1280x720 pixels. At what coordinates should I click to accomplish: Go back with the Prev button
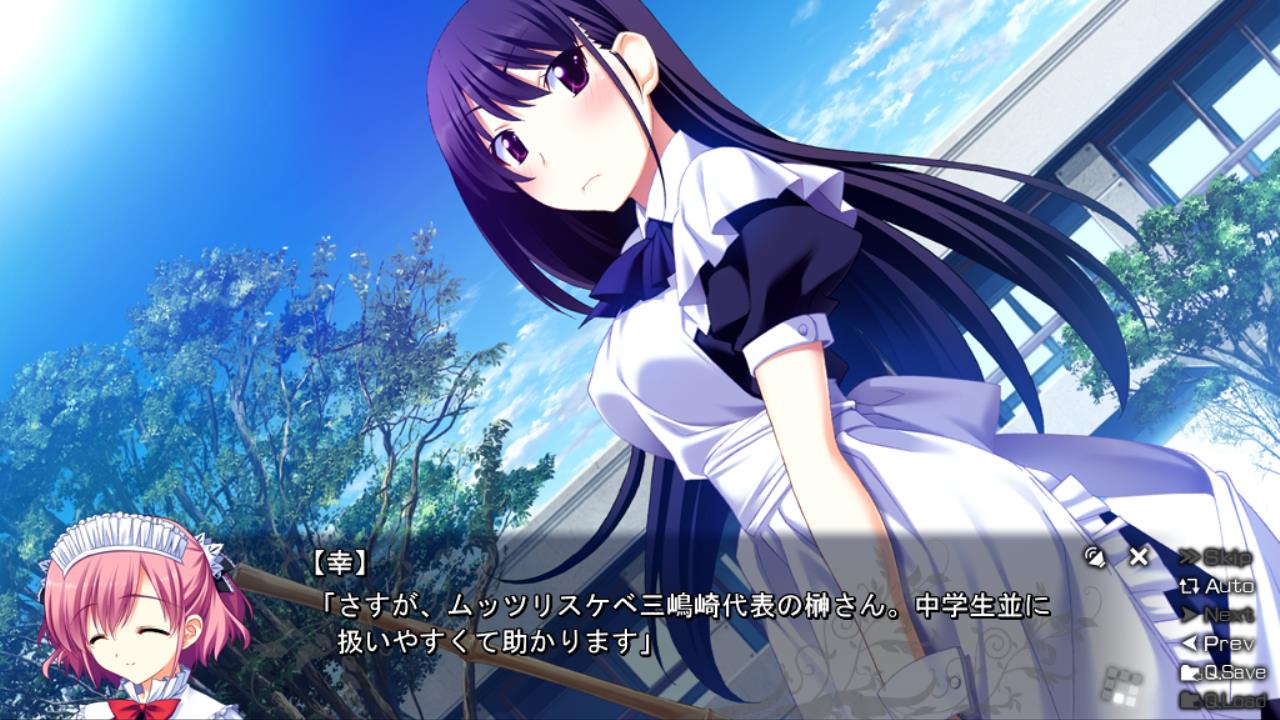click(1217, 643)
